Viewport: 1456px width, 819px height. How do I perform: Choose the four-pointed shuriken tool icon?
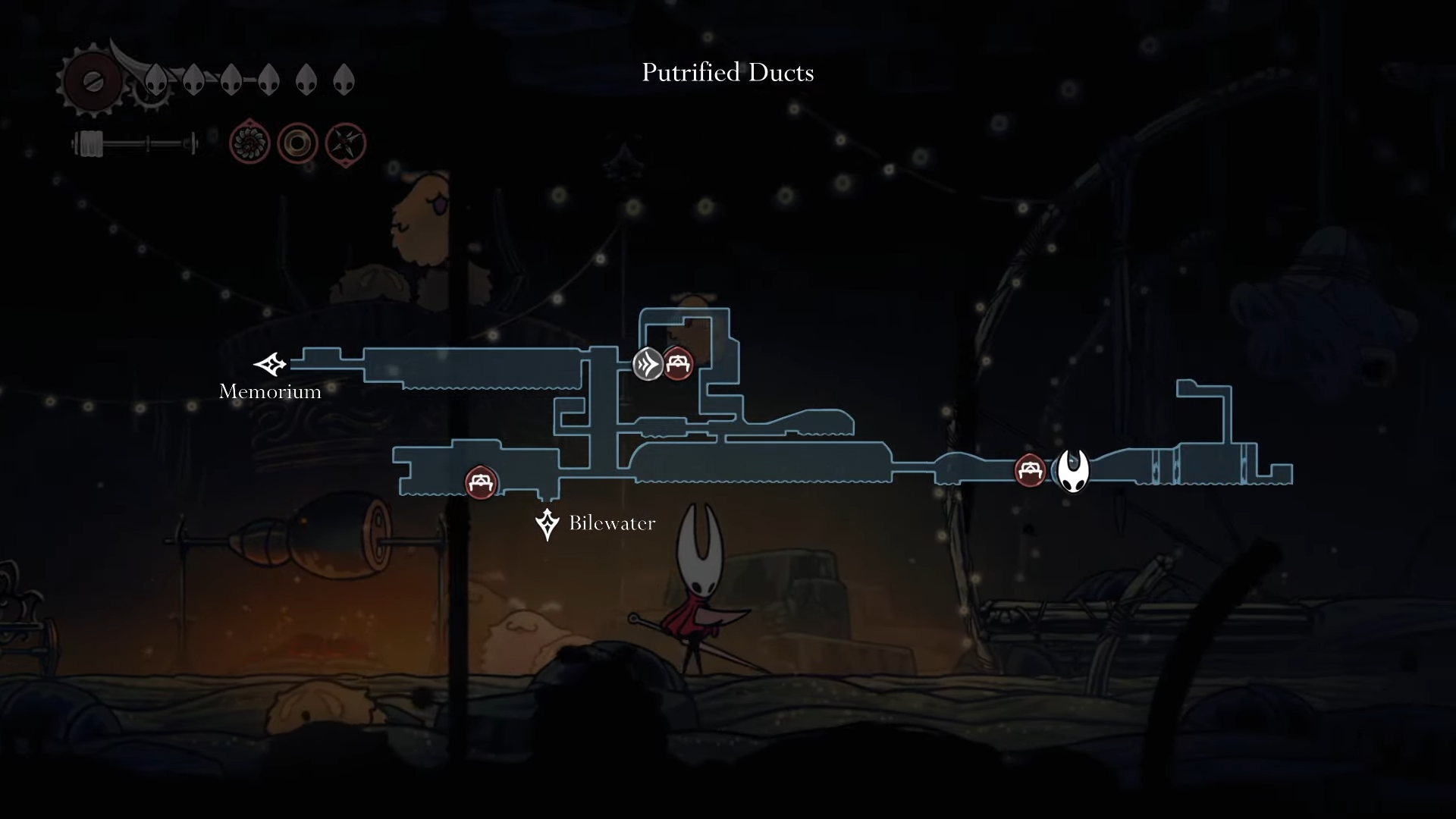[x=346, y=143]
